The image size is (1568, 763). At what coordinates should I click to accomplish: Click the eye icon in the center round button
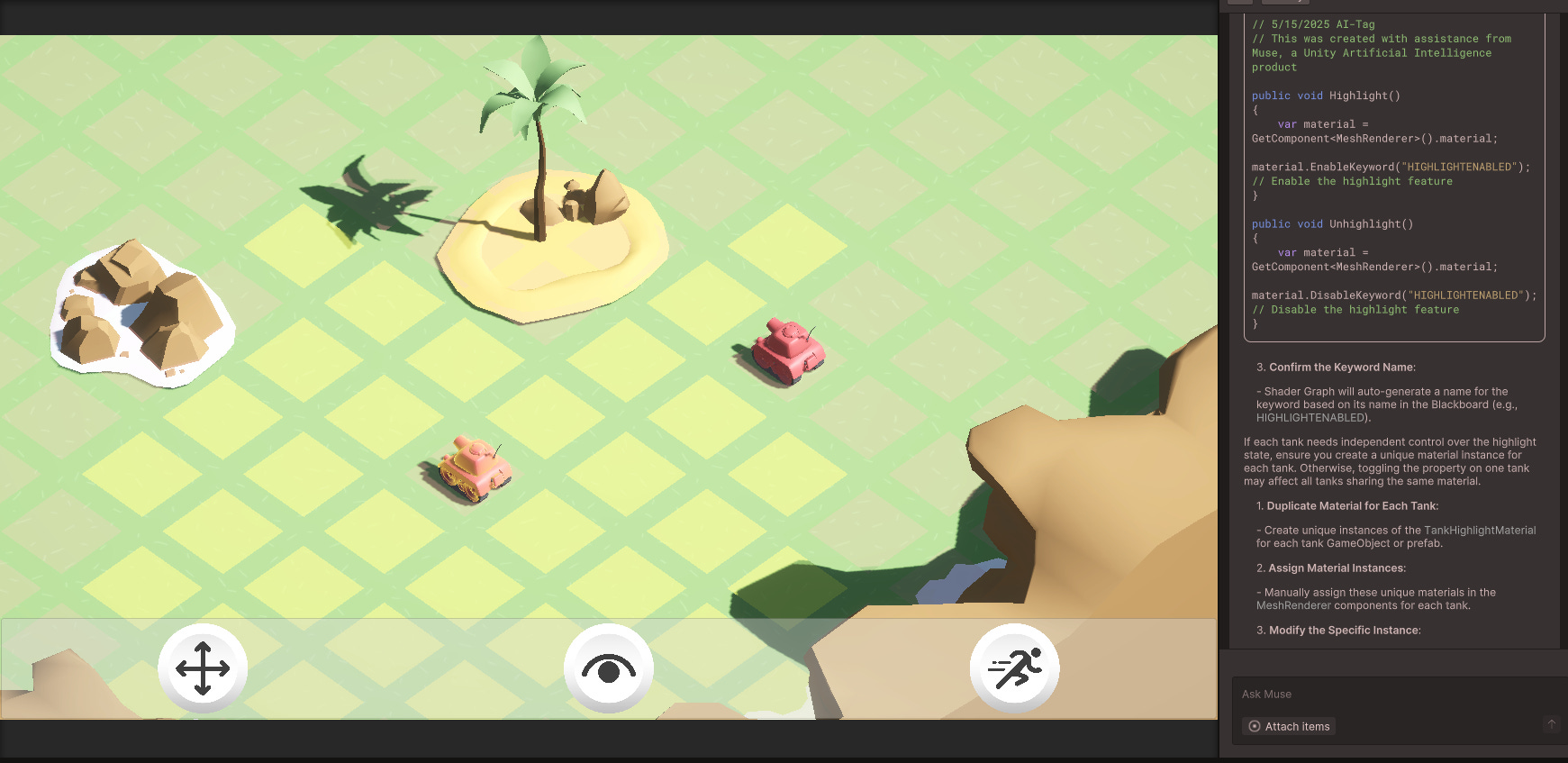609,668
